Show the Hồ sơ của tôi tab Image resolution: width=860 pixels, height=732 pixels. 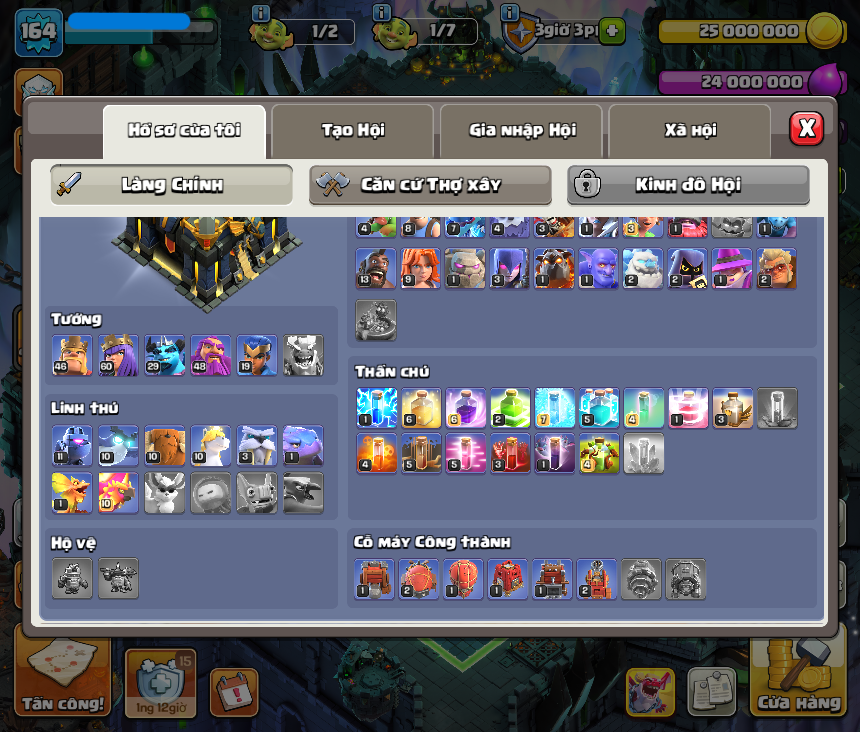tap(184, 131)
